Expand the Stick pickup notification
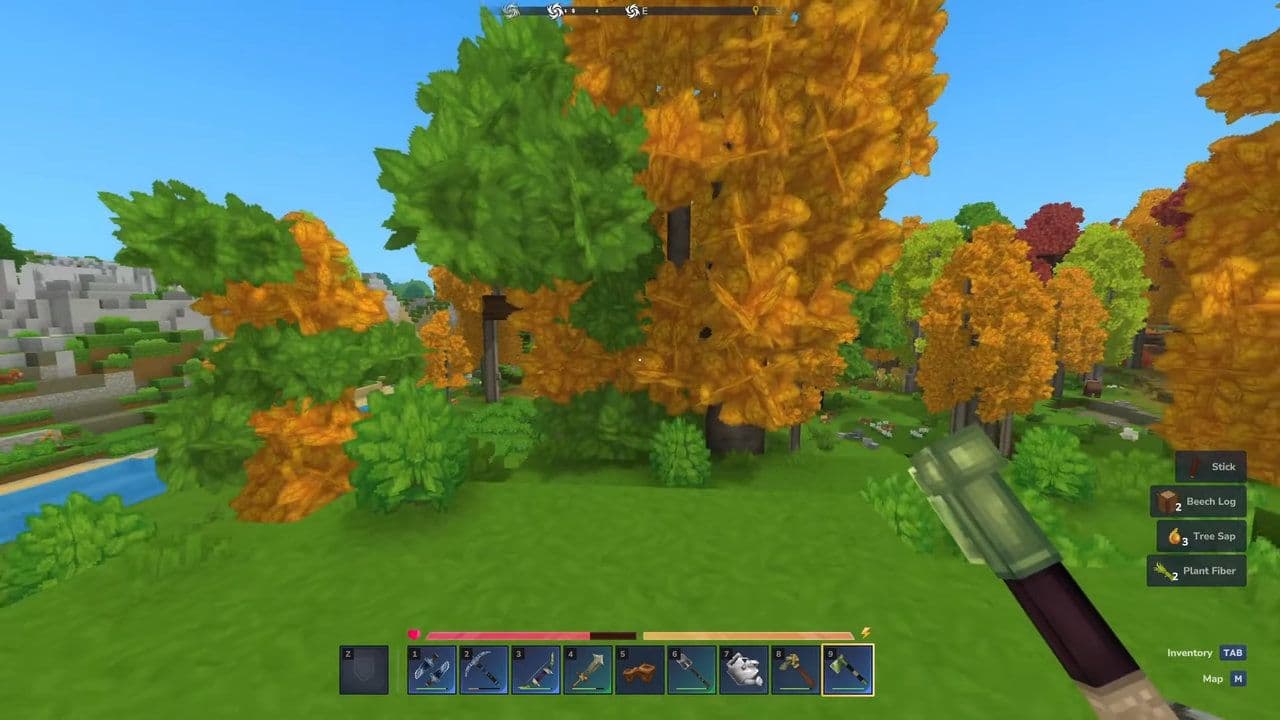Viewport: 1280px width, 720px height. coord(1212,466)
